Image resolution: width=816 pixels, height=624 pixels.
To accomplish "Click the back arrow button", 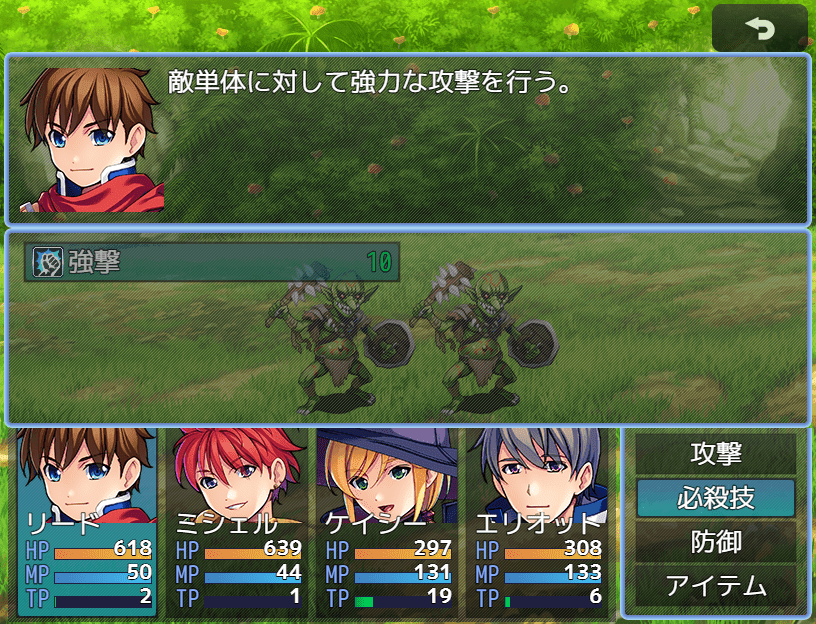I will point(759,29).
